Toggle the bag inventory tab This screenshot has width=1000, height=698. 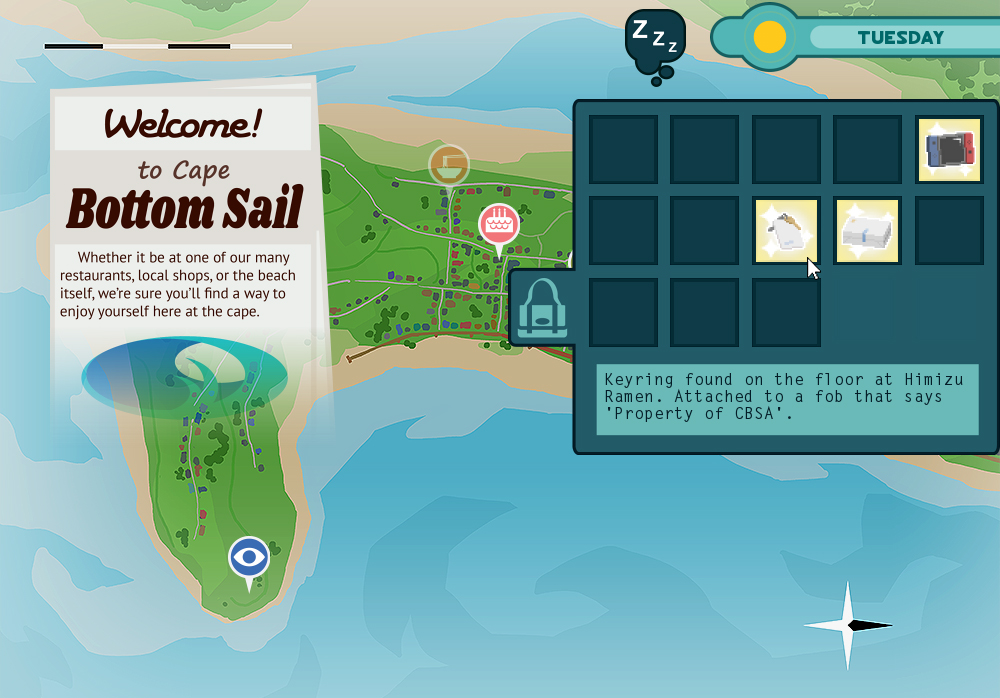pos(542,308)
